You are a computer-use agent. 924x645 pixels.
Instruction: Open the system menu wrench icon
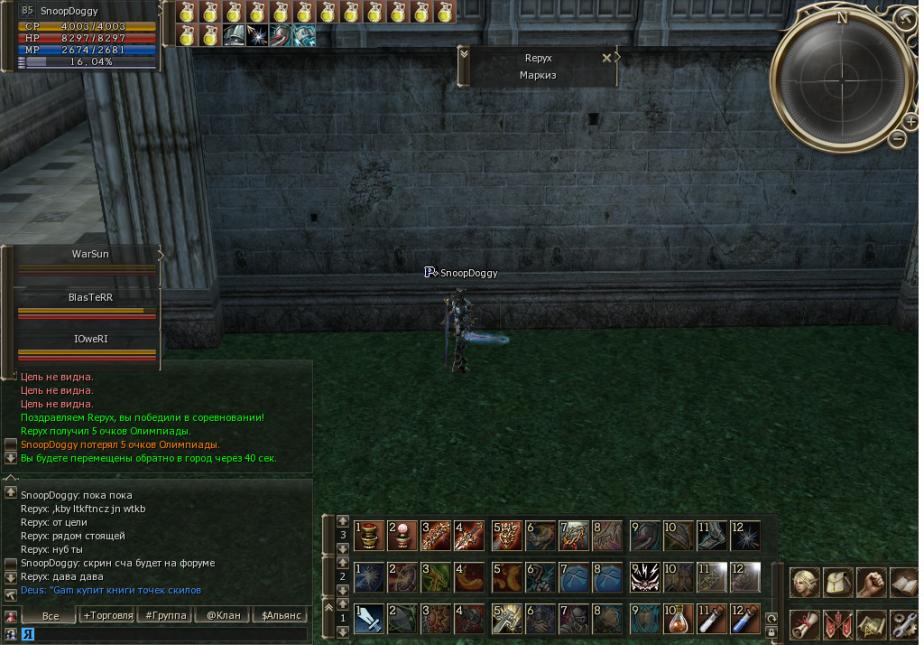pyautogui.click(x=904, y=624)
